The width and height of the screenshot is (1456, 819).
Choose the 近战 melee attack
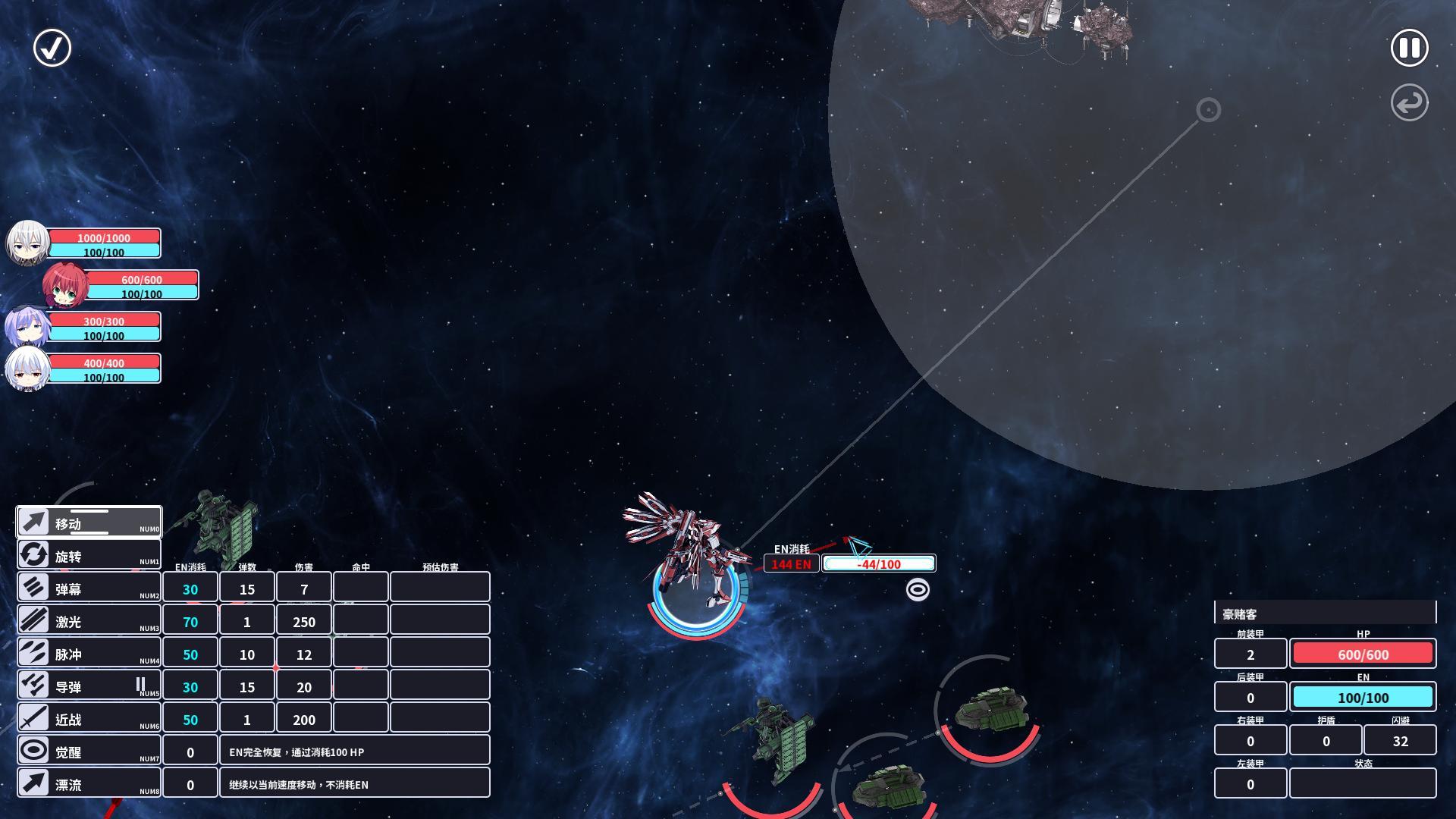click(x=89, y=718)
